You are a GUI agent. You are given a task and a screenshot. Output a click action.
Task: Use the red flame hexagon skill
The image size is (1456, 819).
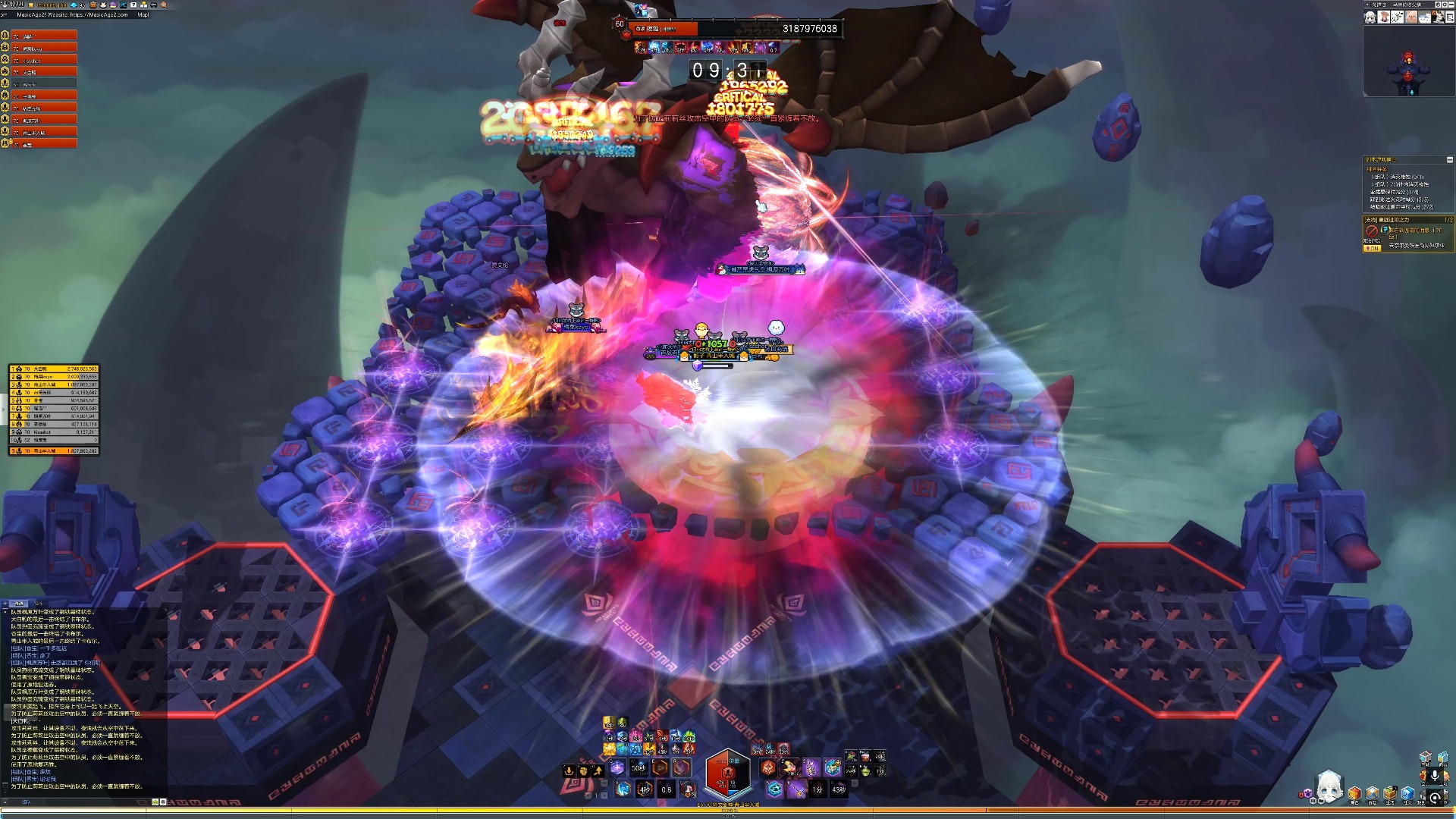tap(768, 767)
